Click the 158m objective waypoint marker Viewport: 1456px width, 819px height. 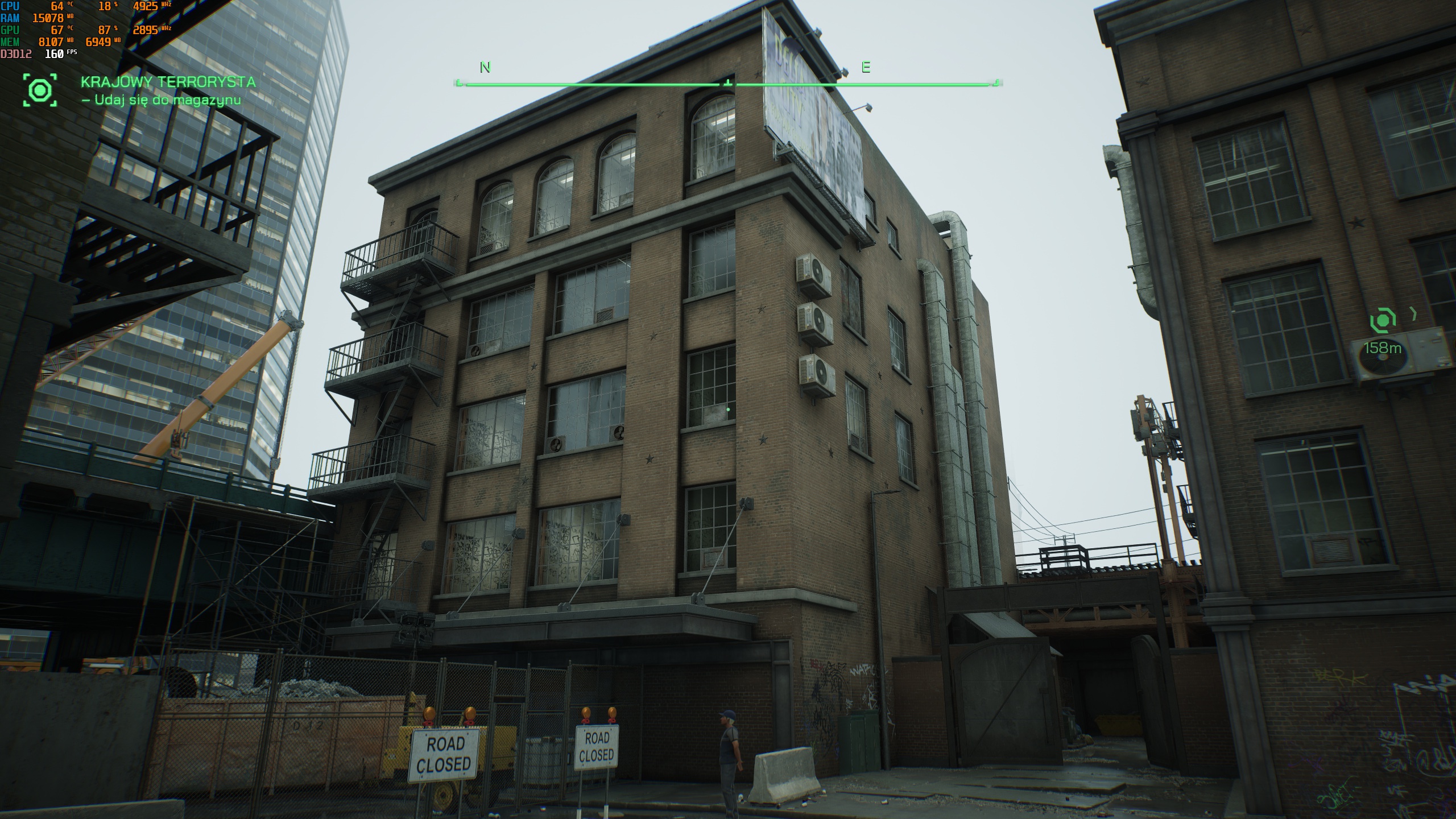pos(1383,321)
